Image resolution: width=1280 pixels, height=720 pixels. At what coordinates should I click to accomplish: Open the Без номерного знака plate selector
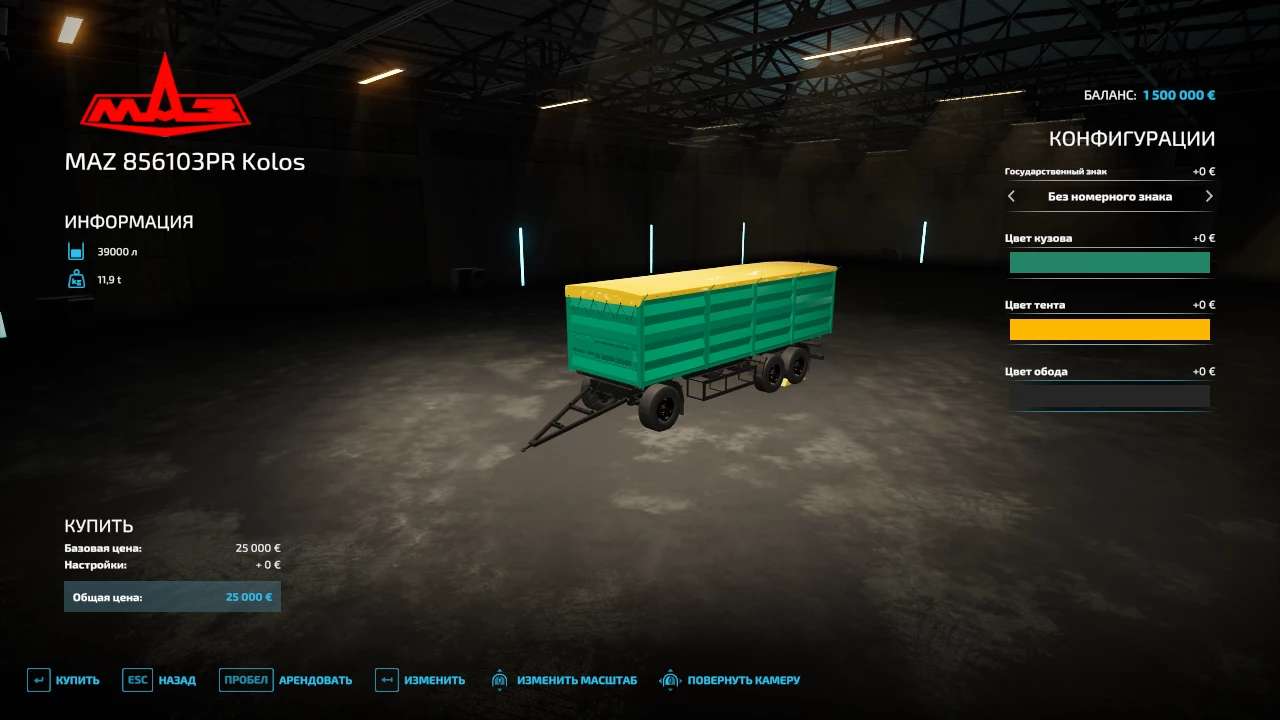click(1110, 196)
